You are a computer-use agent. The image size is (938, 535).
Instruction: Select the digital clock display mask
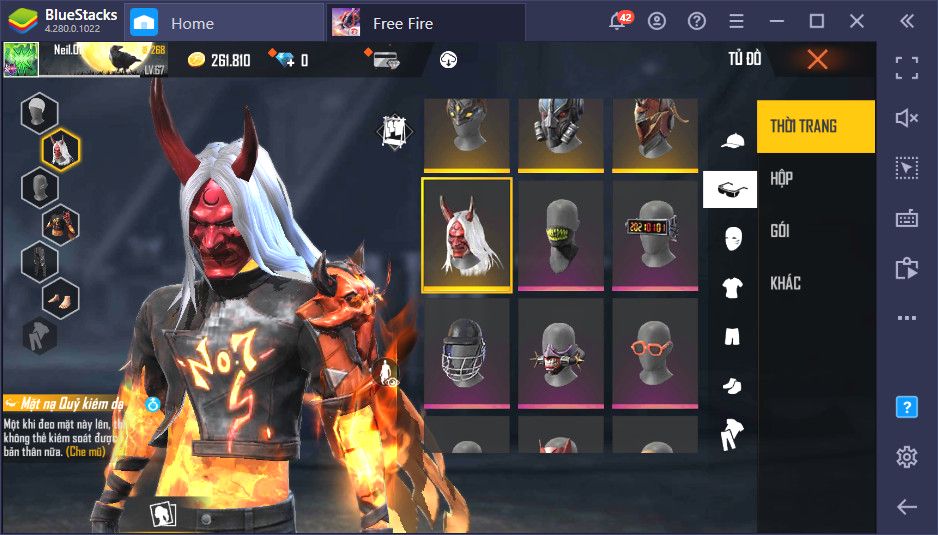[655, 235]
